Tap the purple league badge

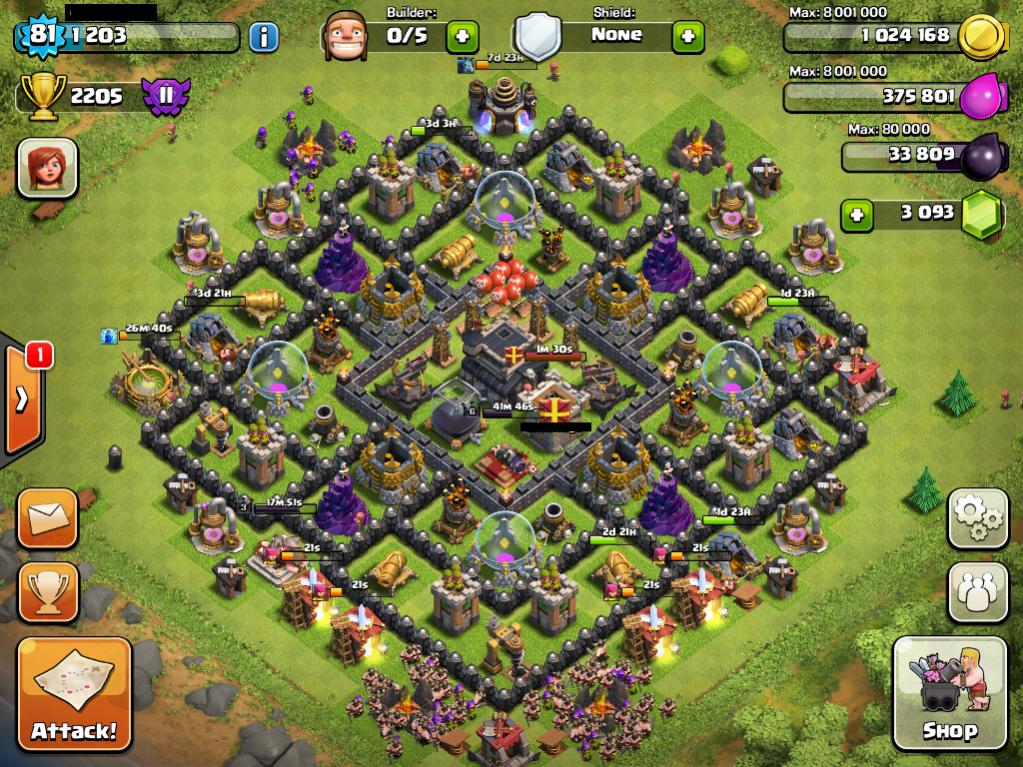click(x=161, y=97)
